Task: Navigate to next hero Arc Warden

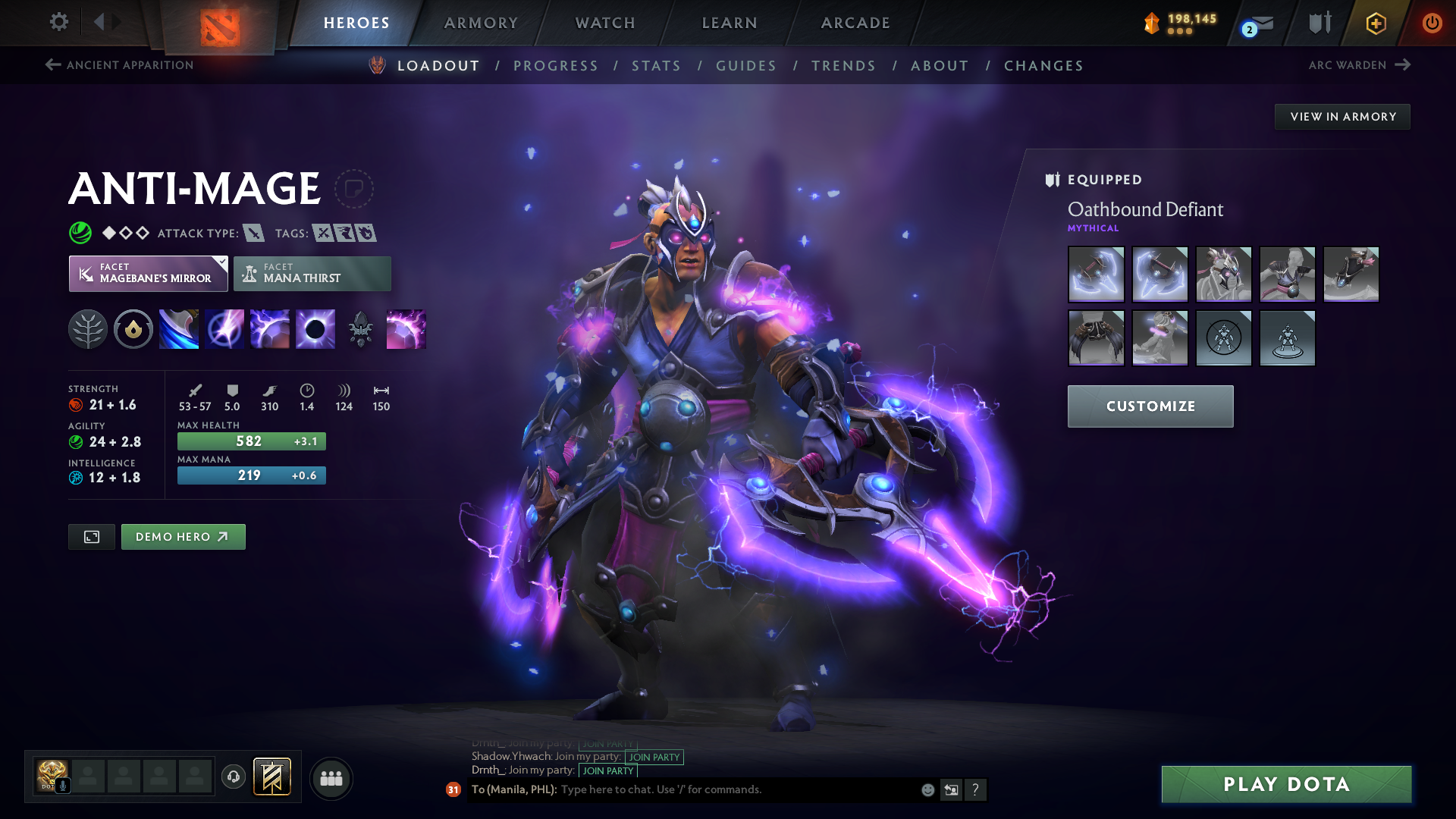Action: point(1359,65)
